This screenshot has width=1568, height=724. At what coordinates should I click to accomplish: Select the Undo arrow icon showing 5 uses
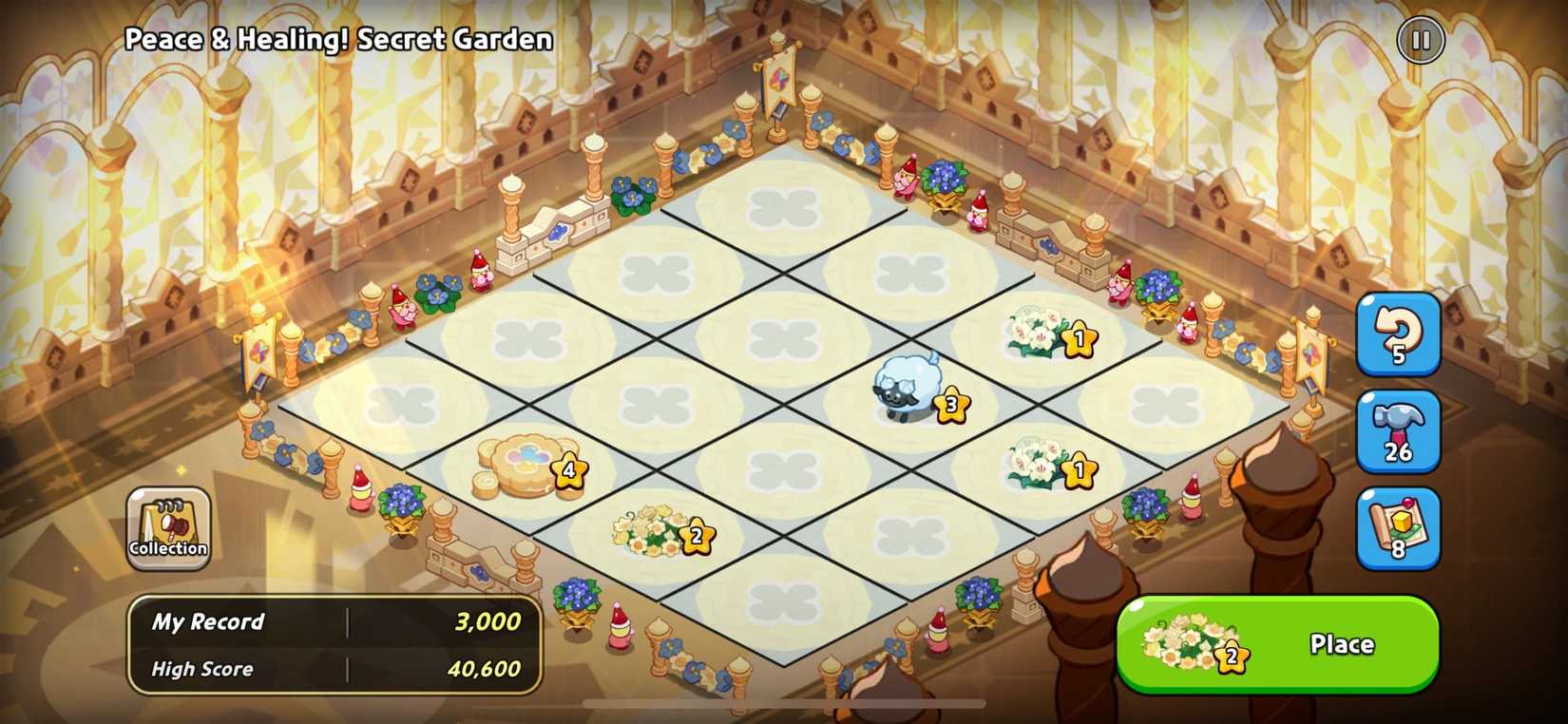tap(1399, 335)
